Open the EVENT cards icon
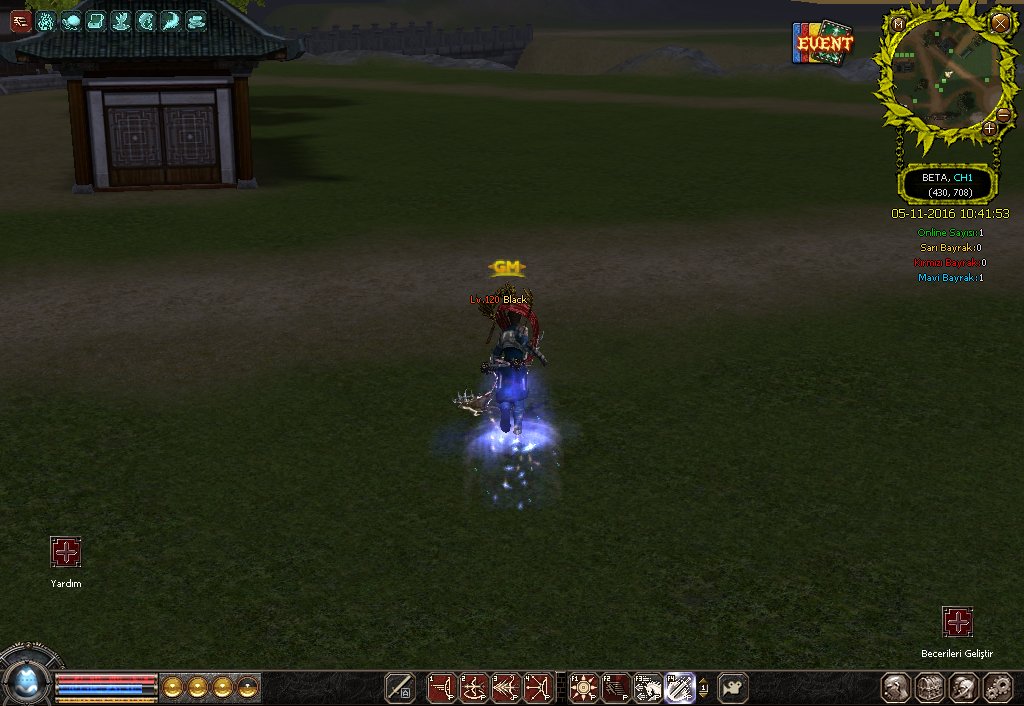The image size is (1024, 706). point(823,44)
